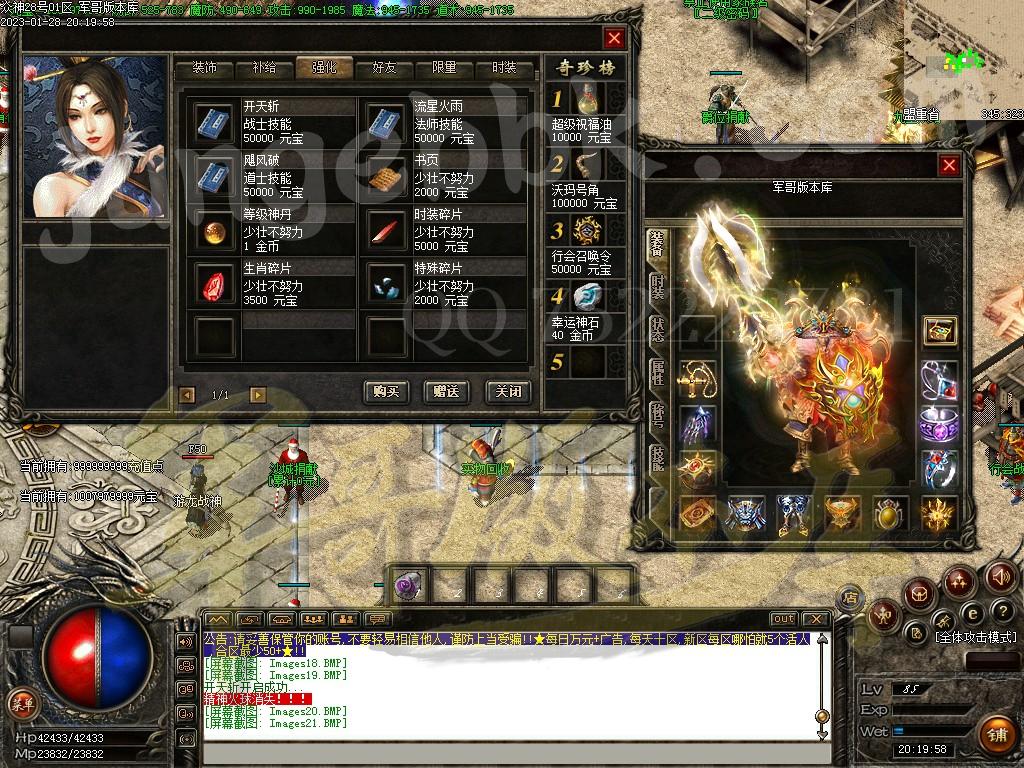Show the 时装 costume shop tab
The width and height of the screenshot is (1024, 768).
(x=504, y=68)
